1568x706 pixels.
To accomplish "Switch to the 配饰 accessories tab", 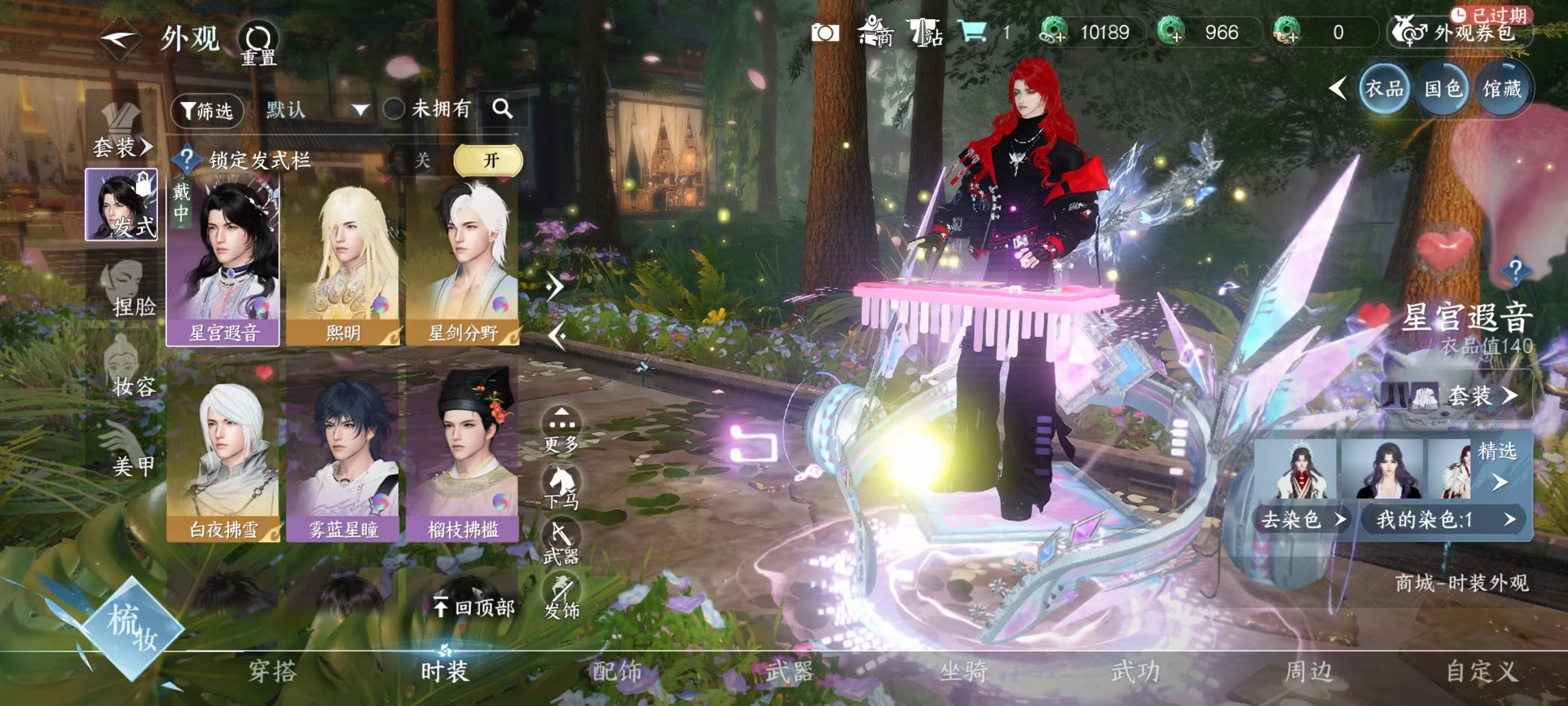I will click(617, 672).
